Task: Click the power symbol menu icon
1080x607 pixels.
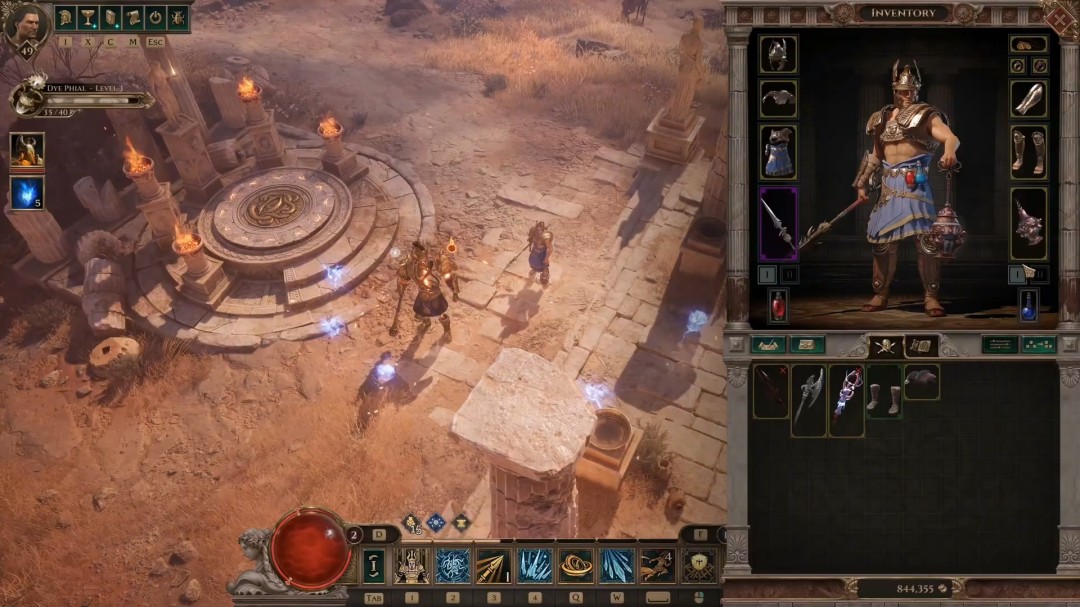Action: [155, 17]
